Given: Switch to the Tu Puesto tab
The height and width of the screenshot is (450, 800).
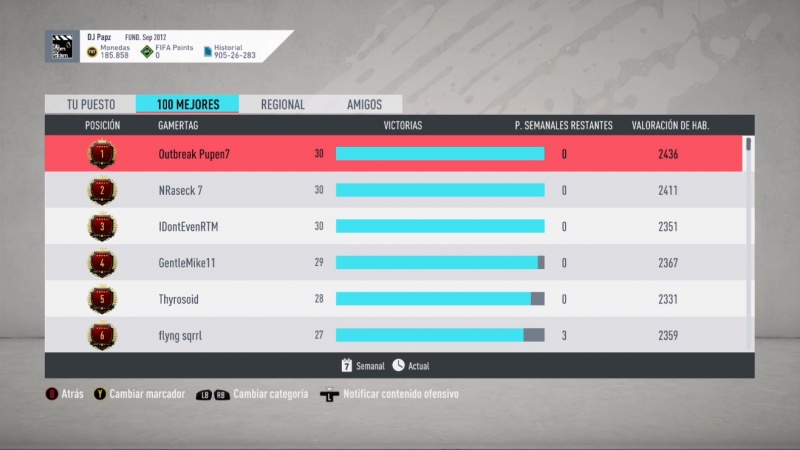Looking at the screenshot, I should [90, 104].
